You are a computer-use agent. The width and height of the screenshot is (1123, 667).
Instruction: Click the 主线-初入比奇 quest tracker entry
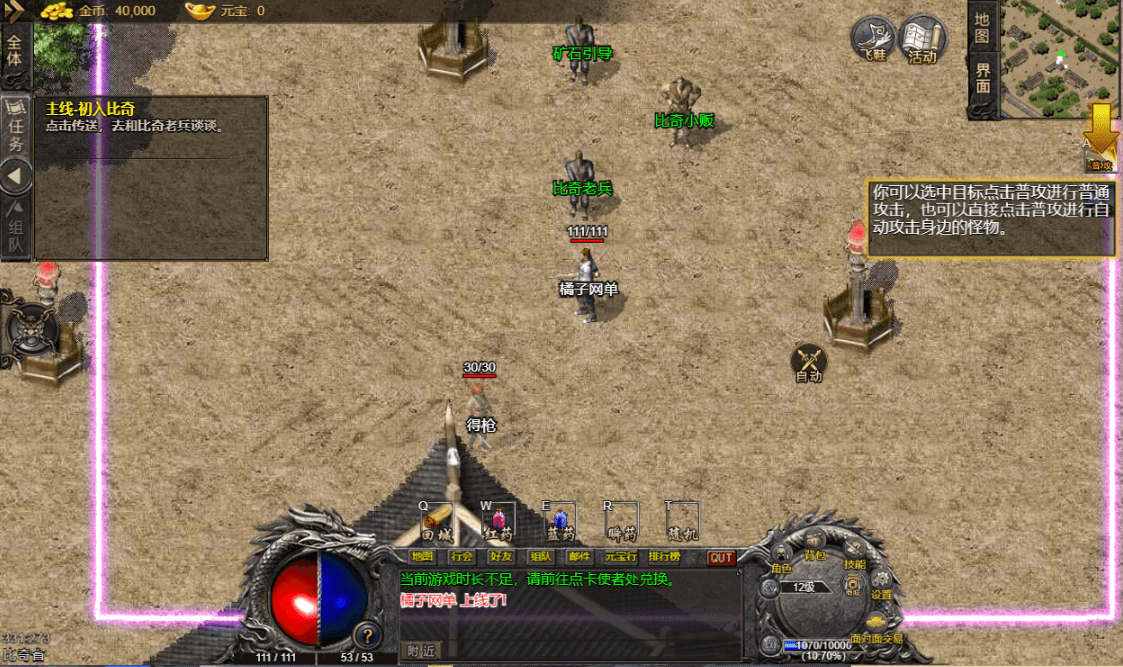tap(91, 108)
